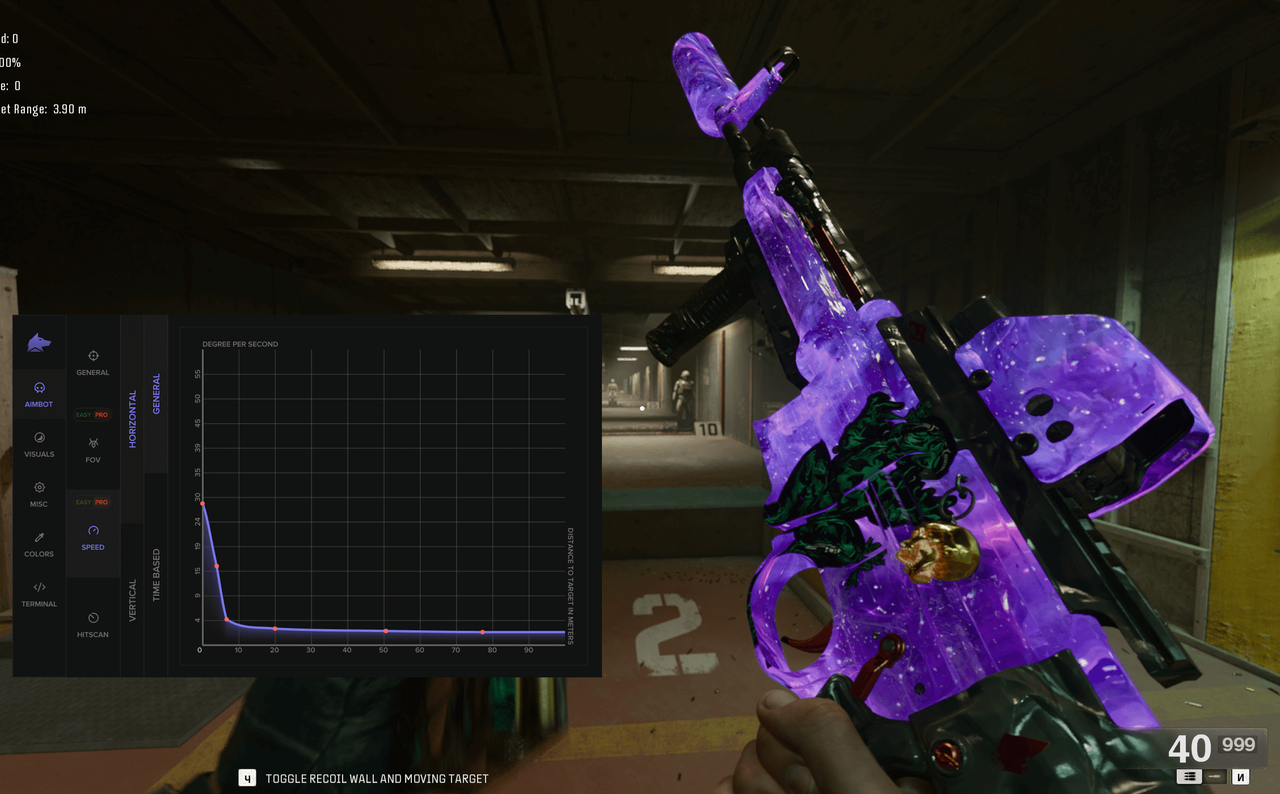Open the FOV aimbot settings
Viewport: 1280px width, 794px height.
point(93,450)
